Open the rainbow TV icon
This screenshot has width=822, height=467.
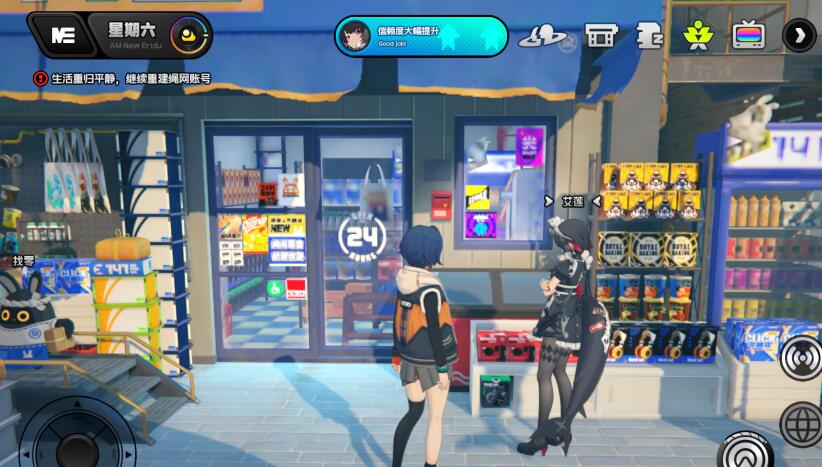(x=747, y=36)
